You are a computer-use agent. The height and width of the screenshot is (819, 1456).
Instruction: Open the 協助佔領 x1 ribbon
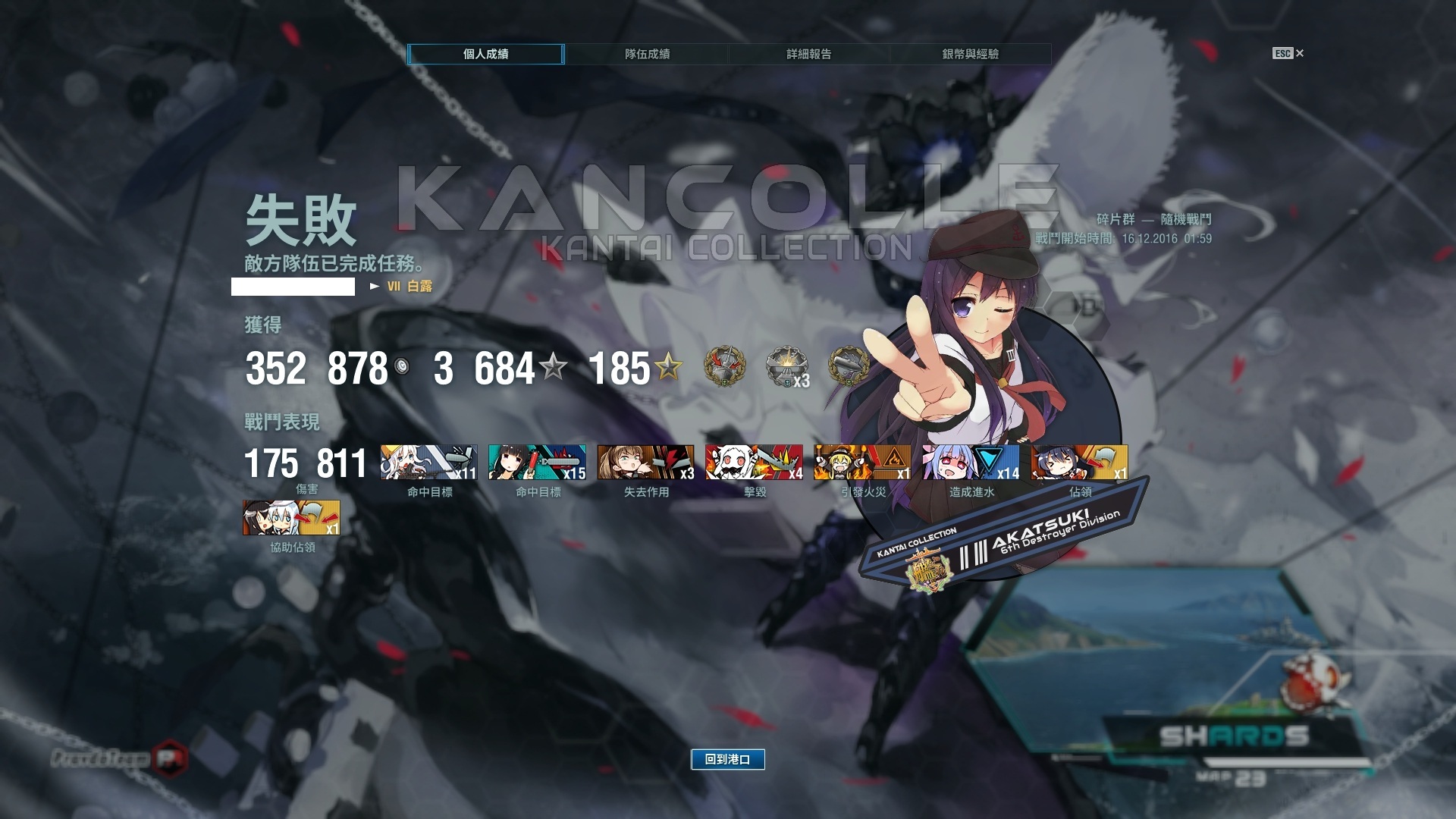(291, 518)
